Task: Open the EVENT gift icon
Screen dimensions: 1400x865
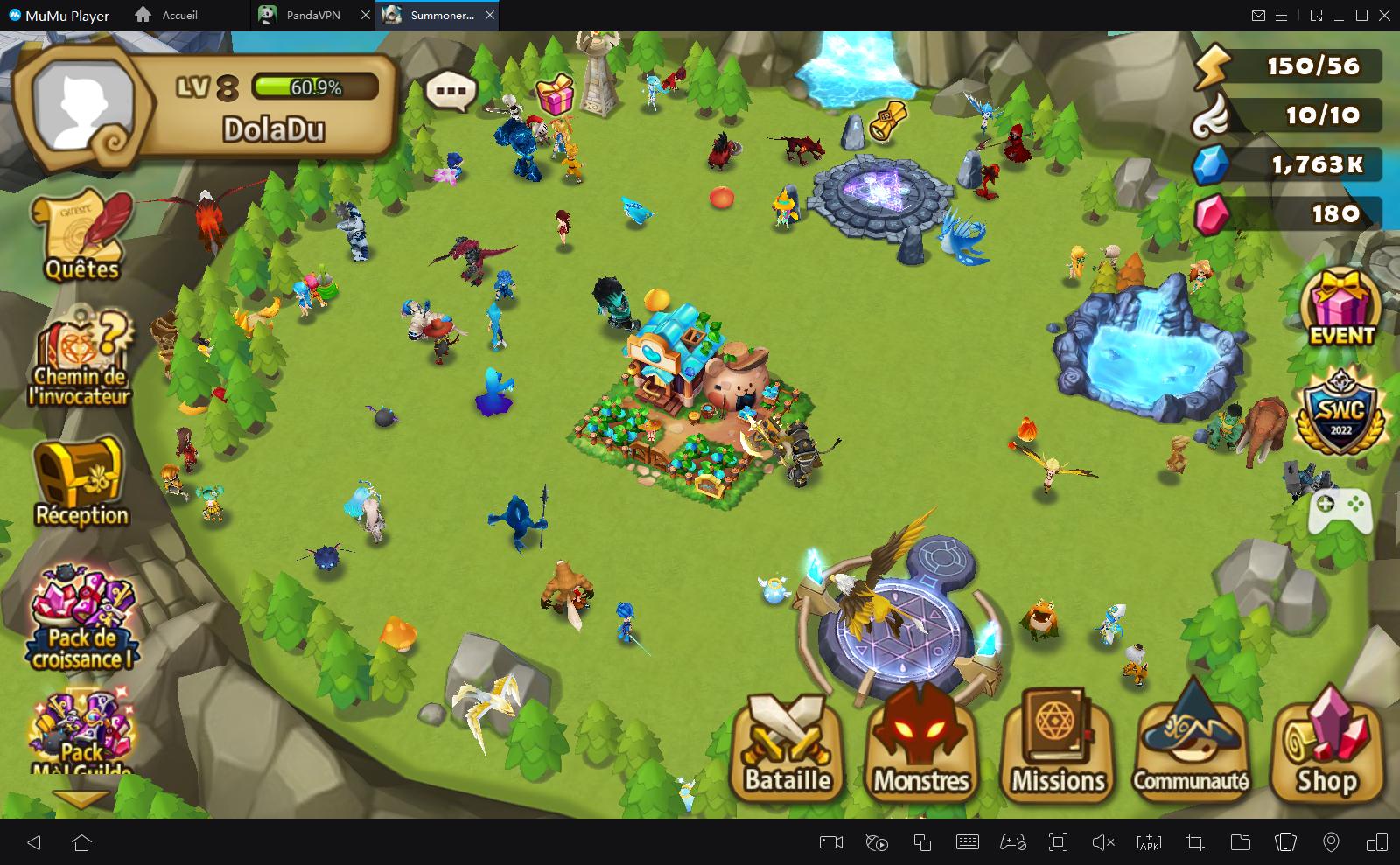Action: point(1340,309)
